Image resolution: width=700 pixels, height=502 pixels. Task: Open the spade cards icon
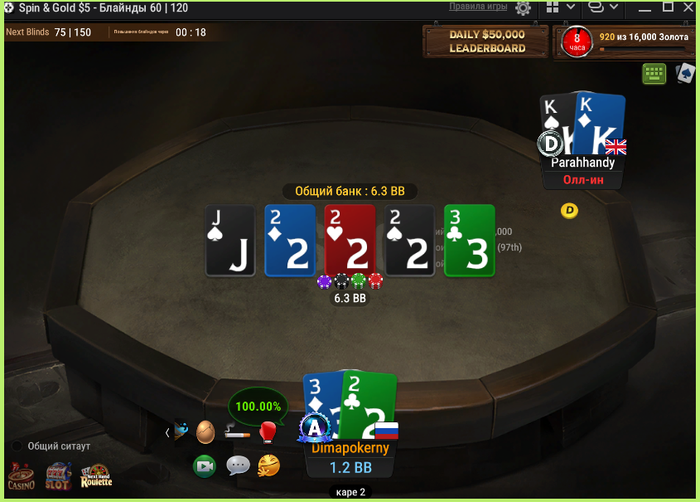[x=685, y=73]
